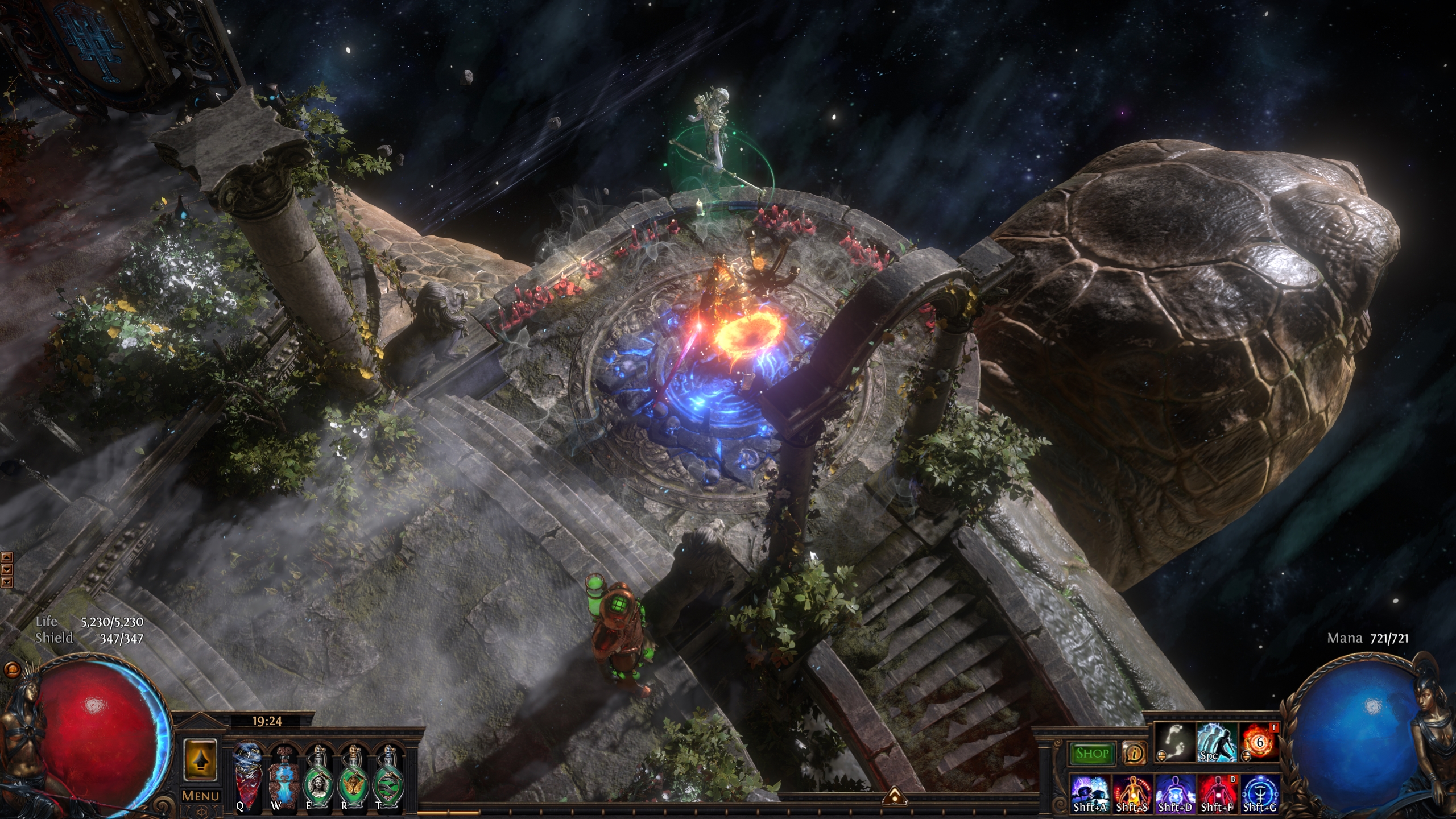Screen dimensions: 1456x819
Task: Select the footprints move skill
Action: [x=1175, y=742]
